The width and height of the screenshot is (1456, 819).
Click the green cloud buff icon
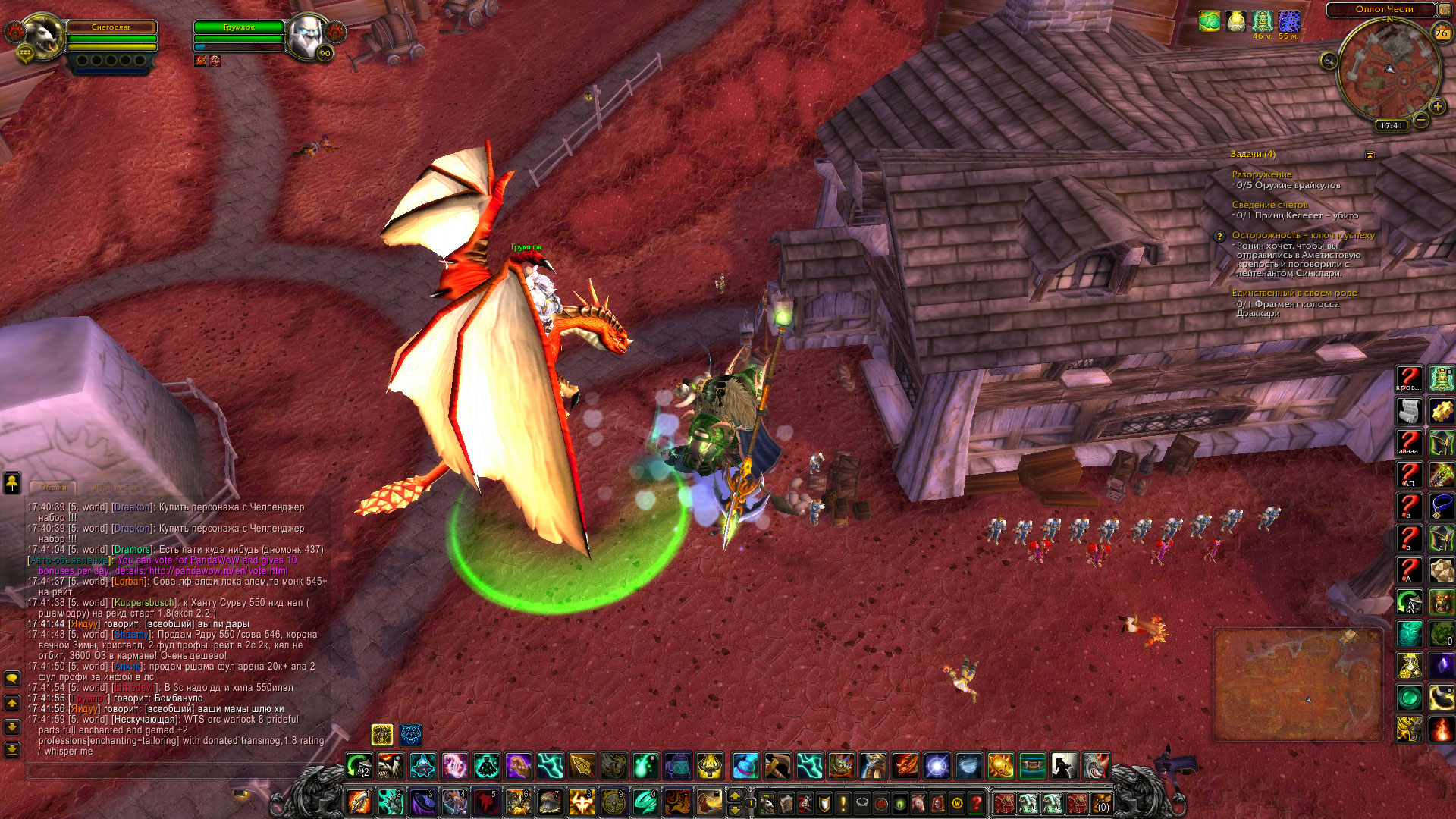point(1209,21)
